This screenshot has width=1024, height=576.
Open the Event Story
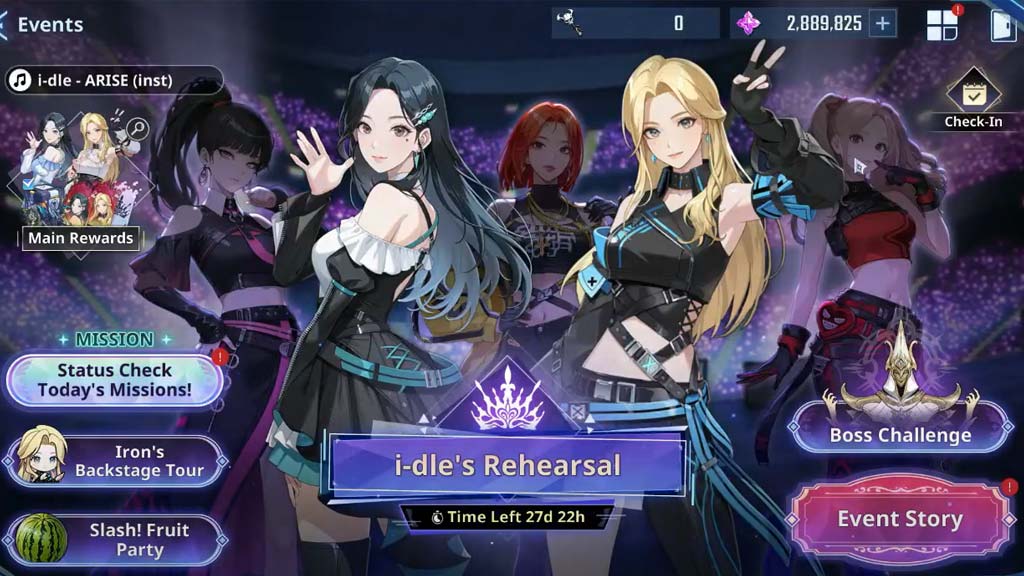coord(899,519)
